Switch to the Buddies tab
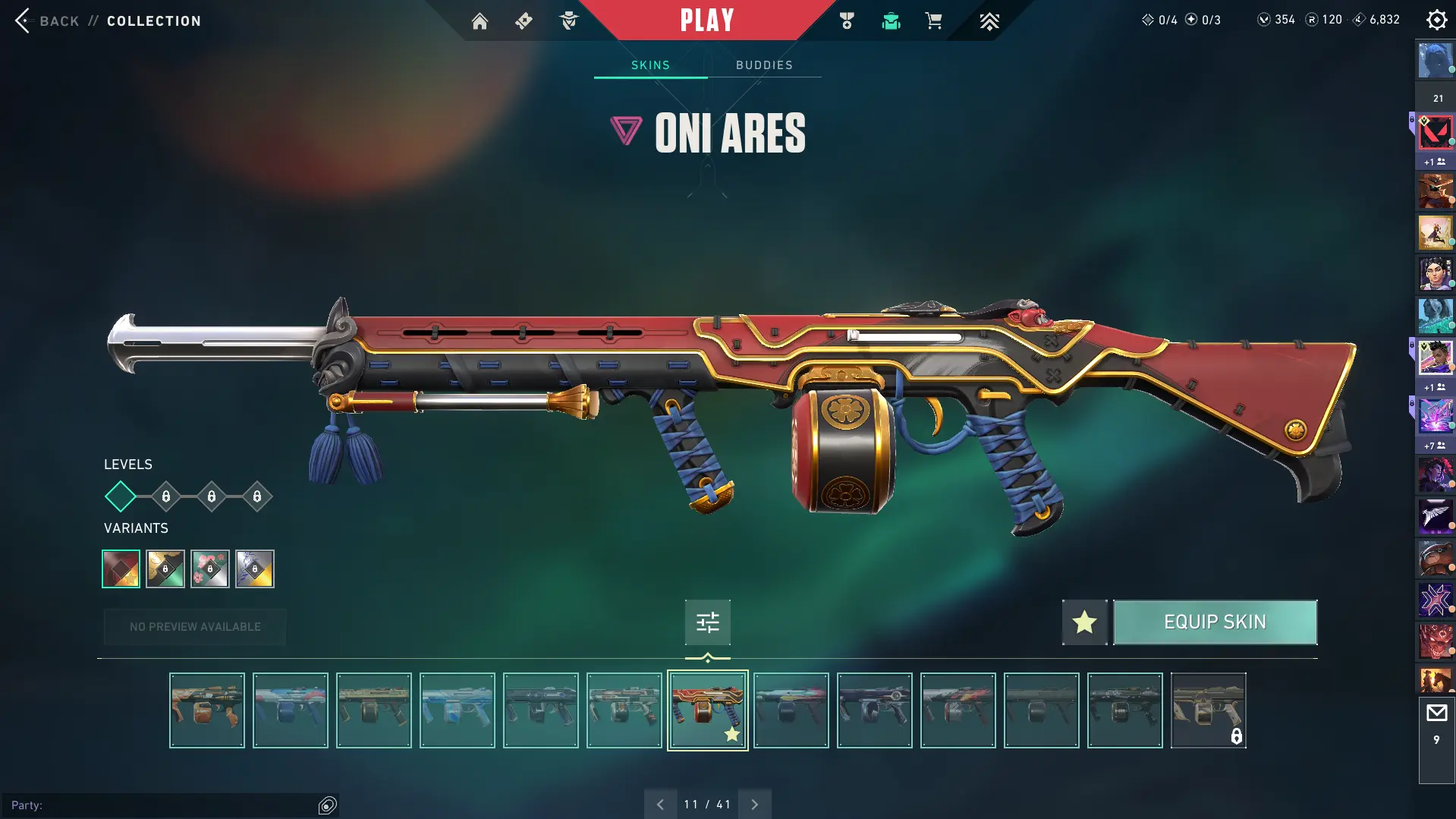 click(x=764, y=65)
